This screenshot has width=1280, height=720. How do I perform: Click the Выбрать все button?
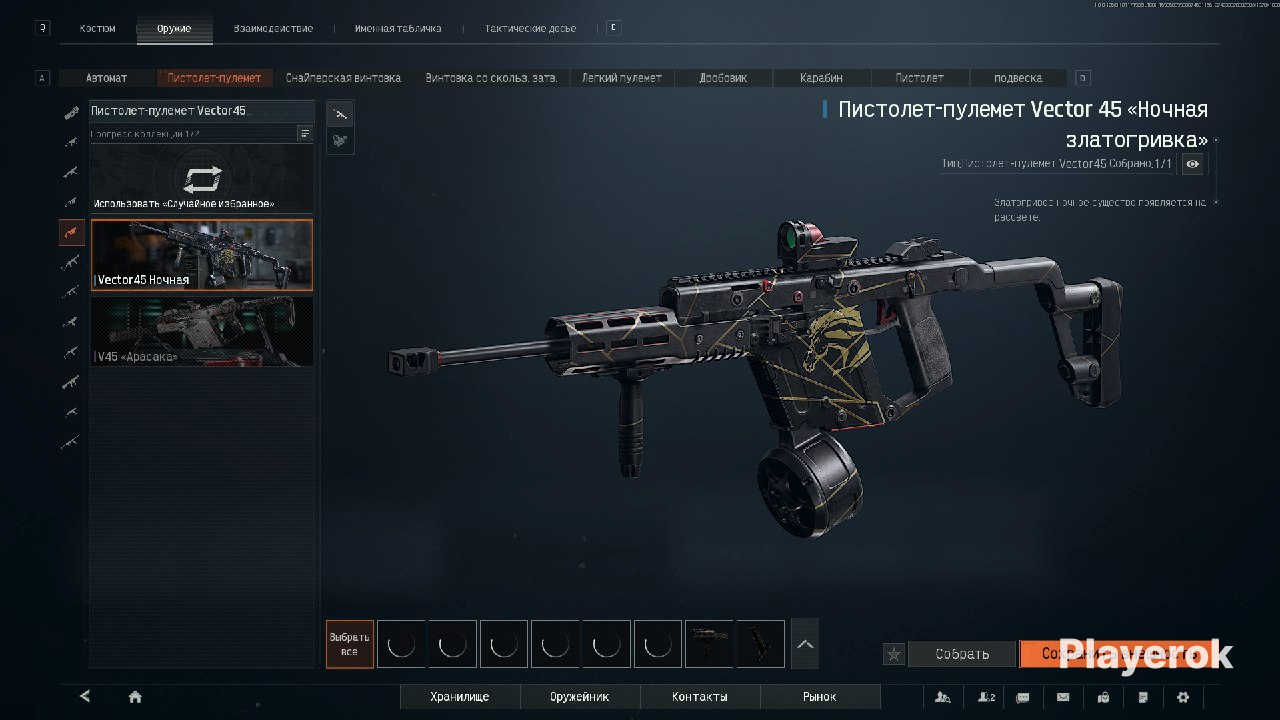(350, 644)
